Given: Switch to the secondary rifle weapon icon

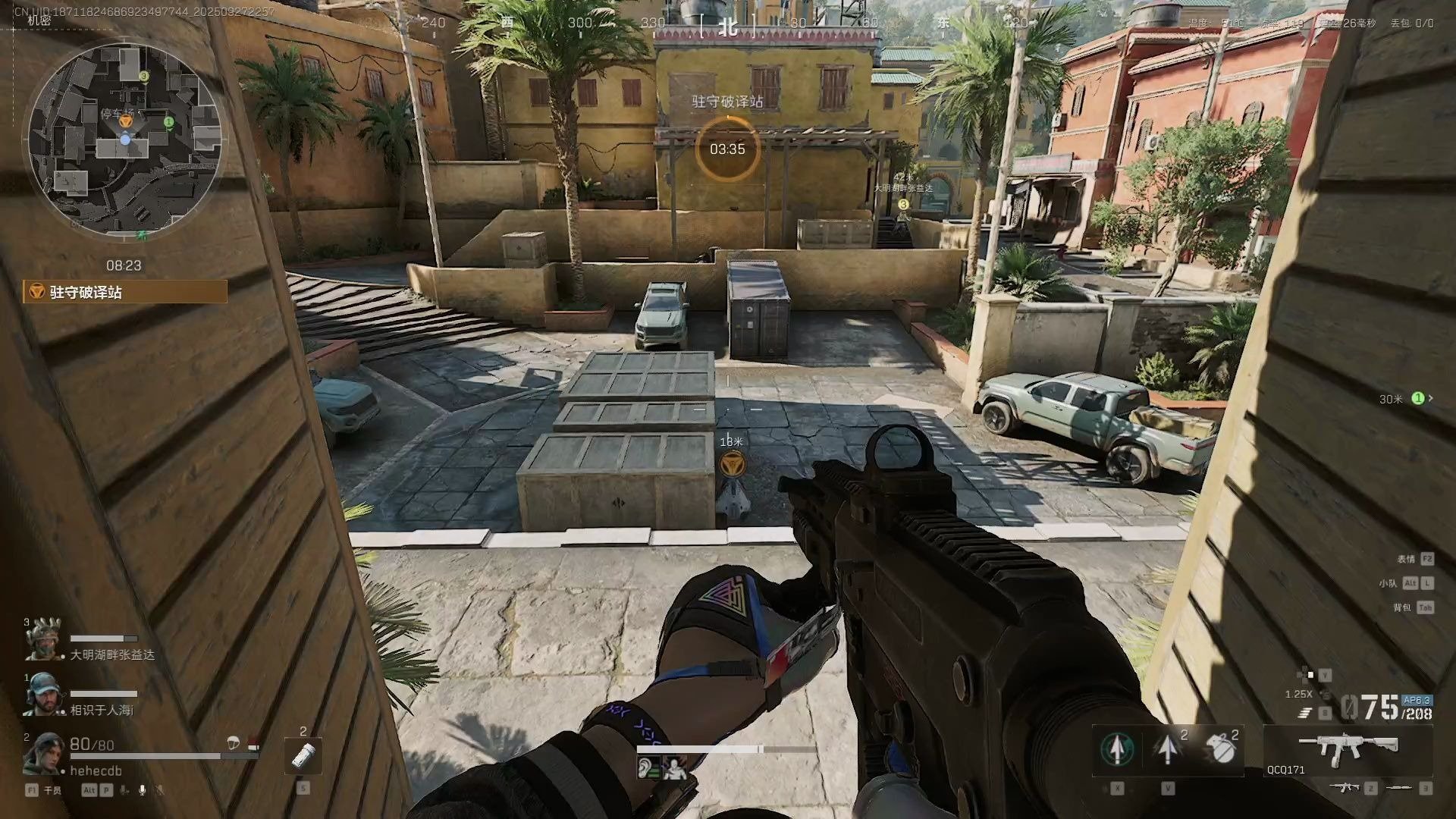Looking at the screenshot, I should [x=1345, y=789].
